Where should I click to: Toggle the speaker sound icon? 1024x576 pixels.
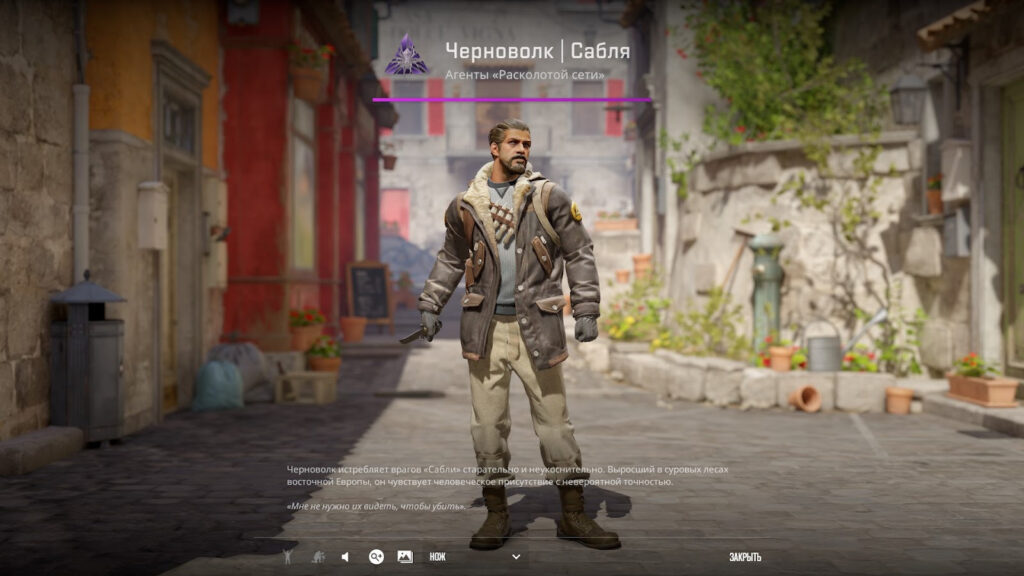click(346, 557)
